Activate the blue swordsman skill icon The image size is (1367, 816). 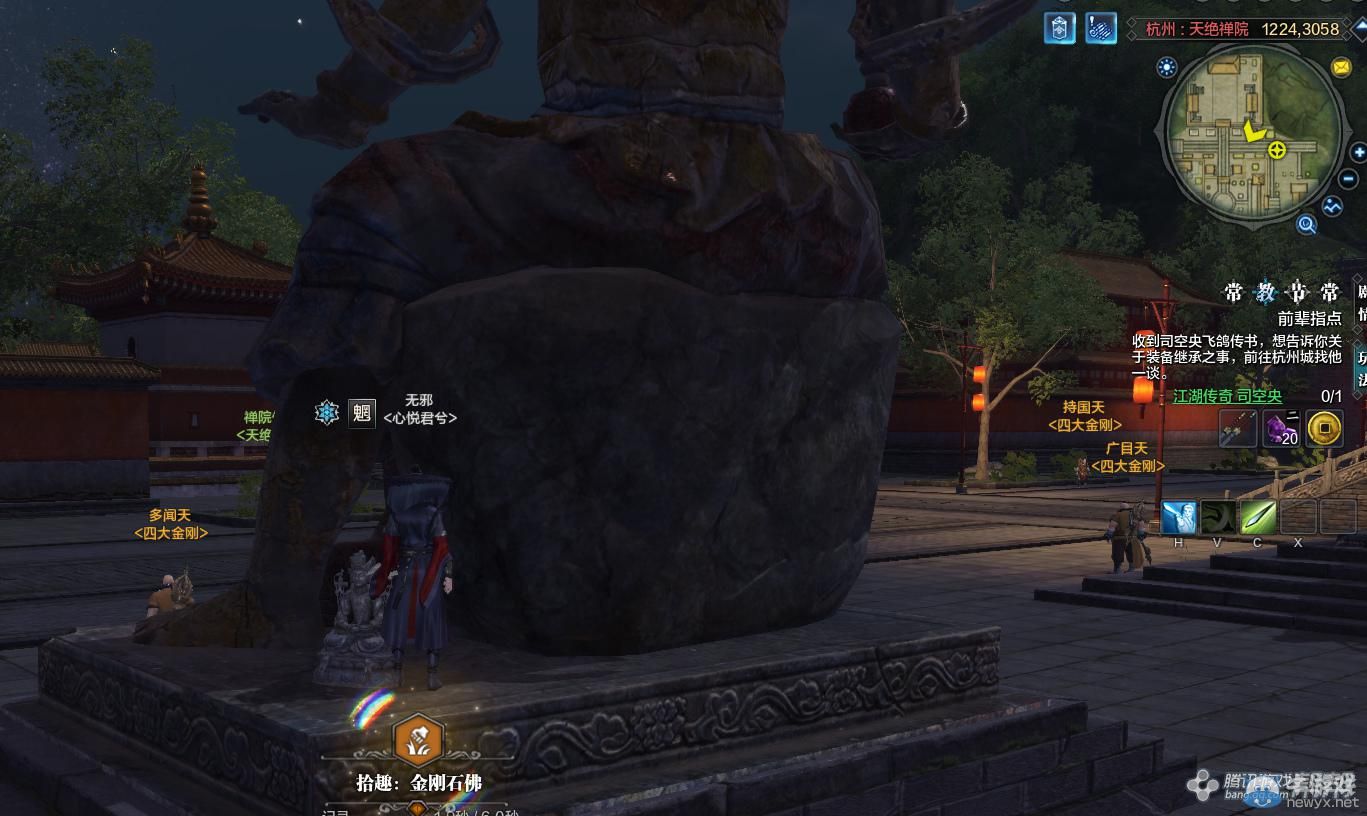point(1179,517)
